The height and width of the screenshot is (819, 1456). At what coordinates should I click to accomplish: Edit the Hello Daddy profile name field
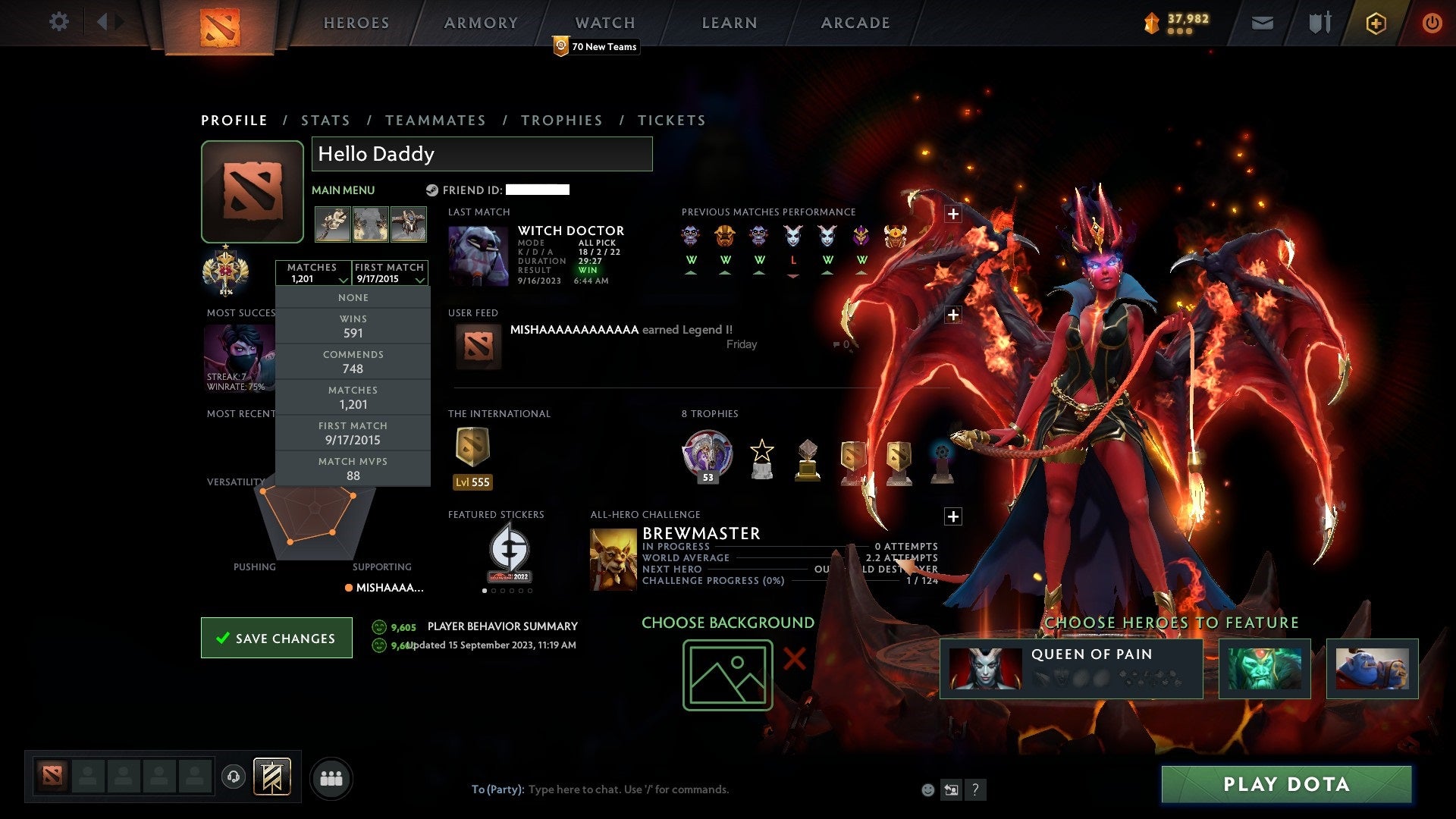pos(482,154)
